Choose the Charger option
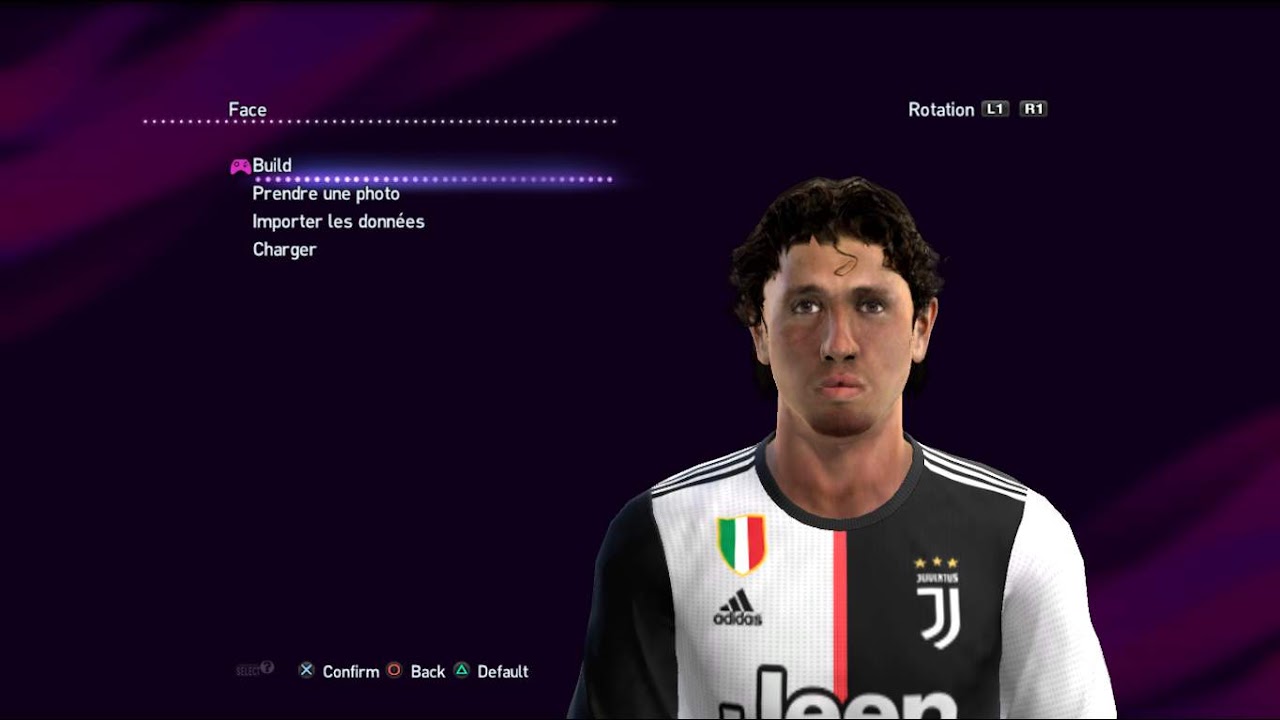The width and height of the screenshot is (1280, 720). (284, 249)
